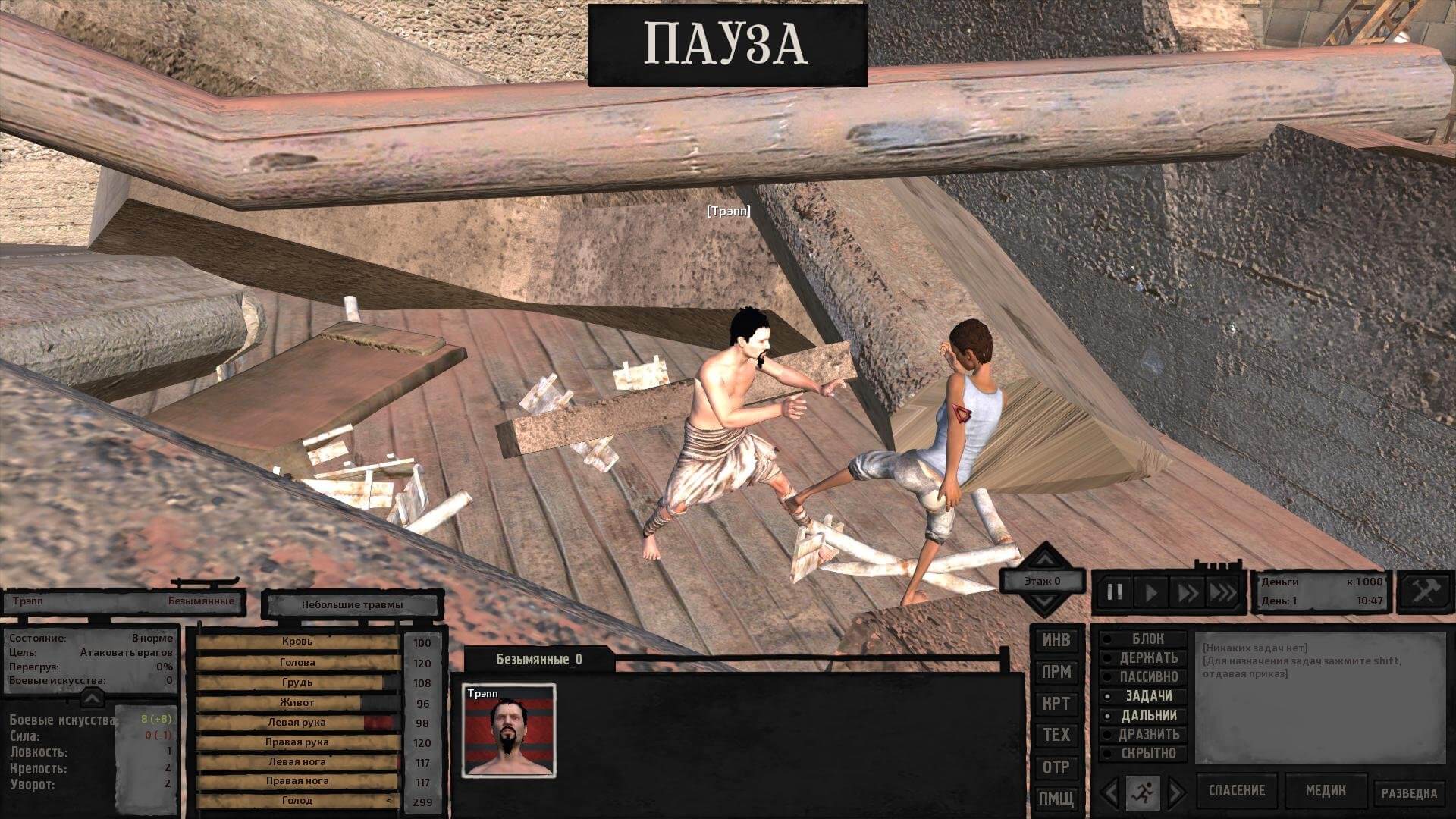
Task: Open the ТЕХ tech button
Action: tap(1056, 735)
